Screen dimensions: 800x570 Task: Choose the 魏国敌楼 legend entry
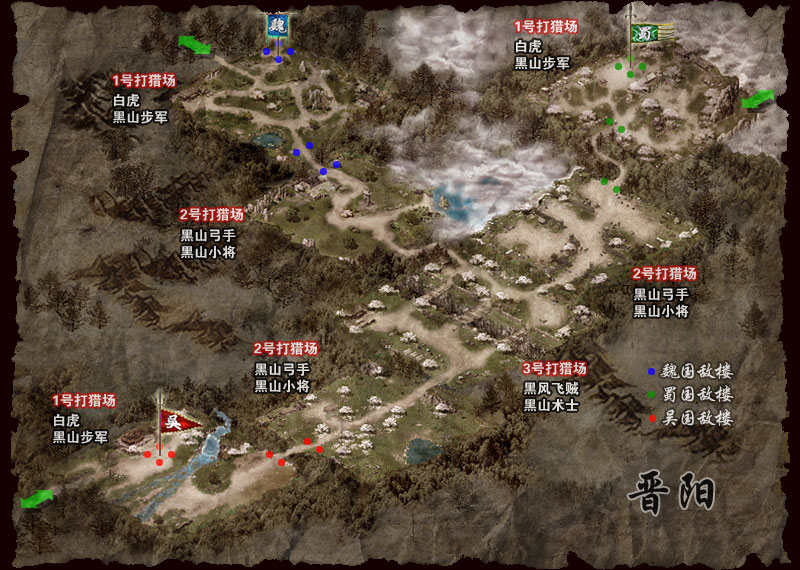690,371
